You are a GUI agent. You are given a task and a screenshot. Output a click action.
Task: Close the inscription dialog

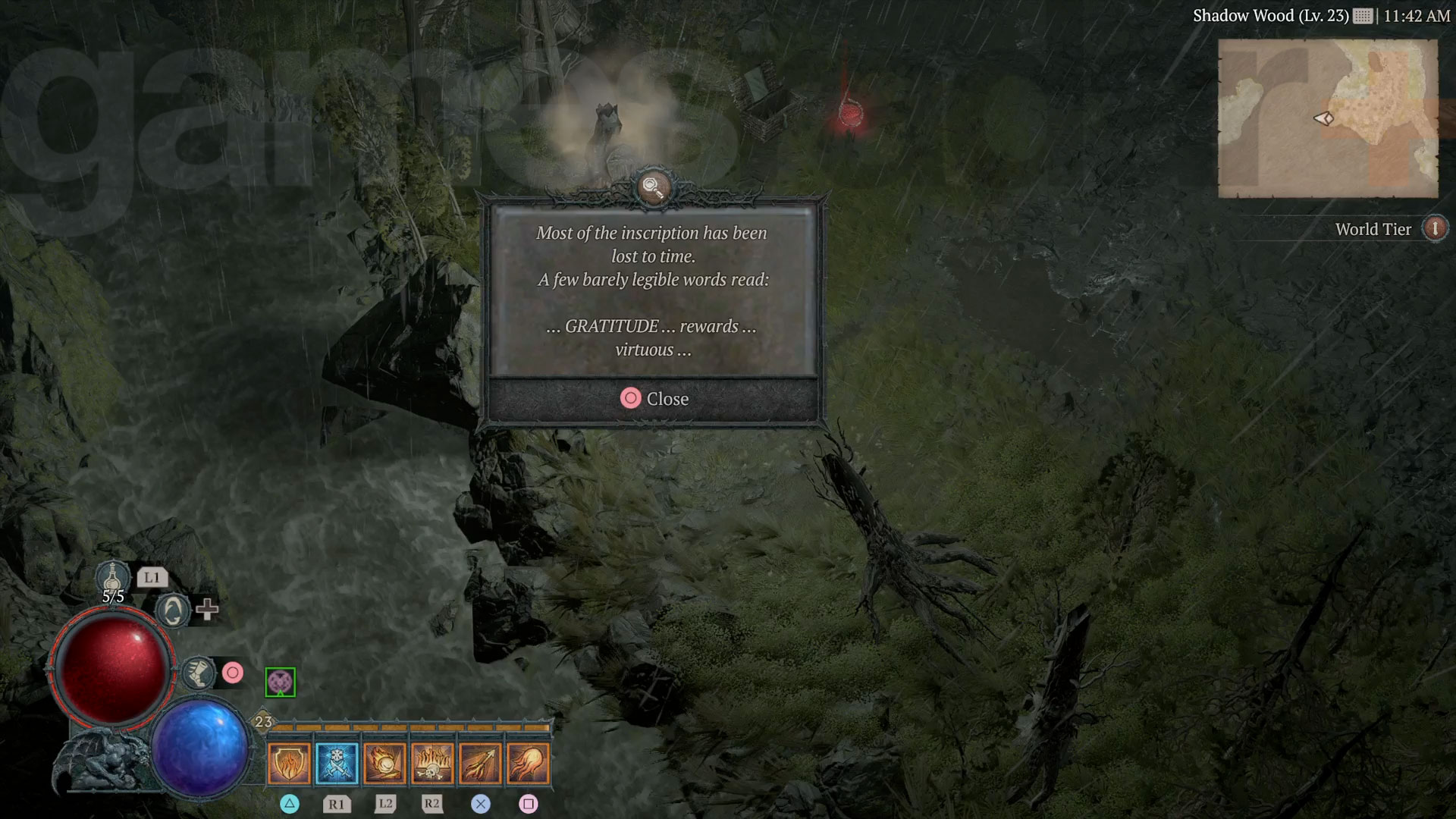(x=654, y=399)
